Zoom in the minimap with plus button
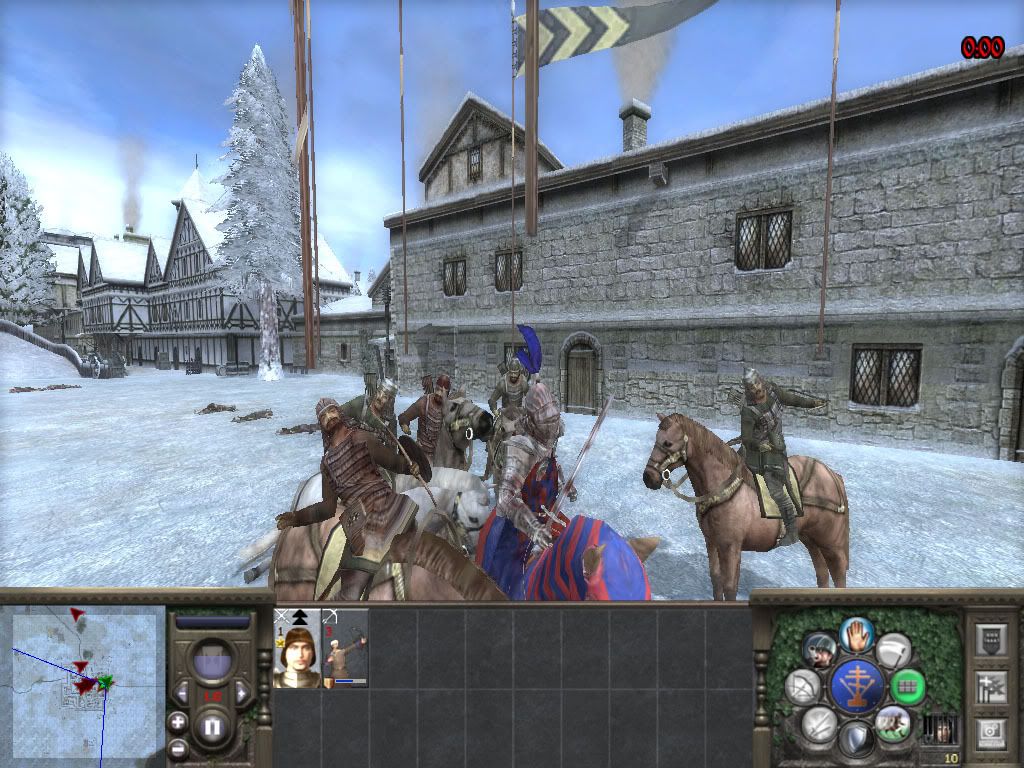 pos(178,721)
